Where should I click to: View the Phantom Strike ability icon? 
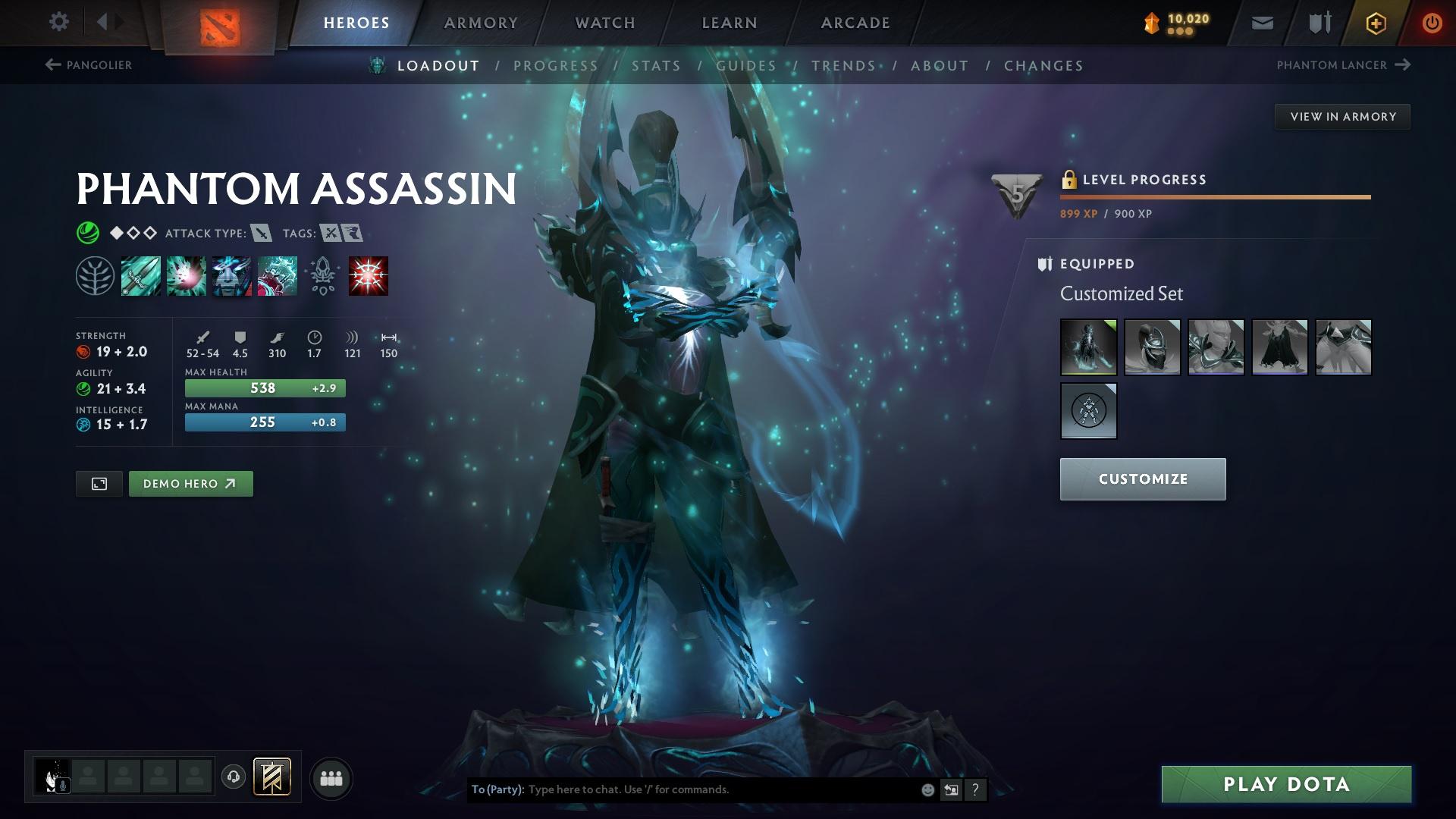[186, 275]
